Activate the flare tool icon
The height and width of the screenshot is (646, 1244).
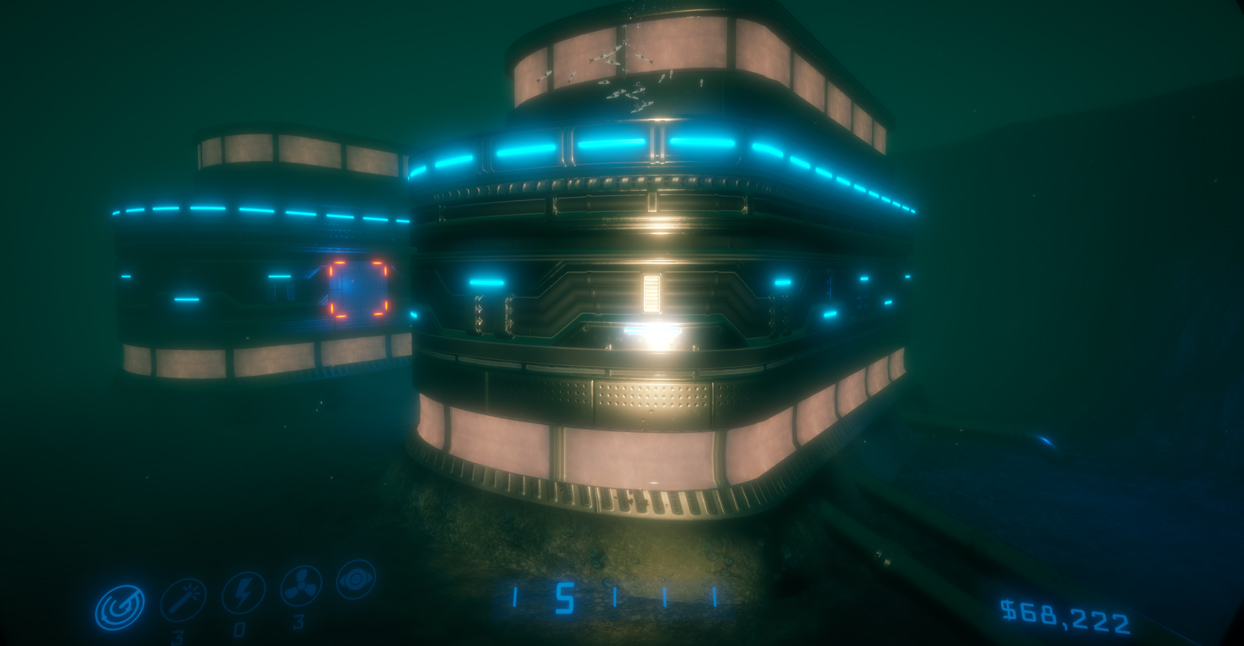point(183,599)
